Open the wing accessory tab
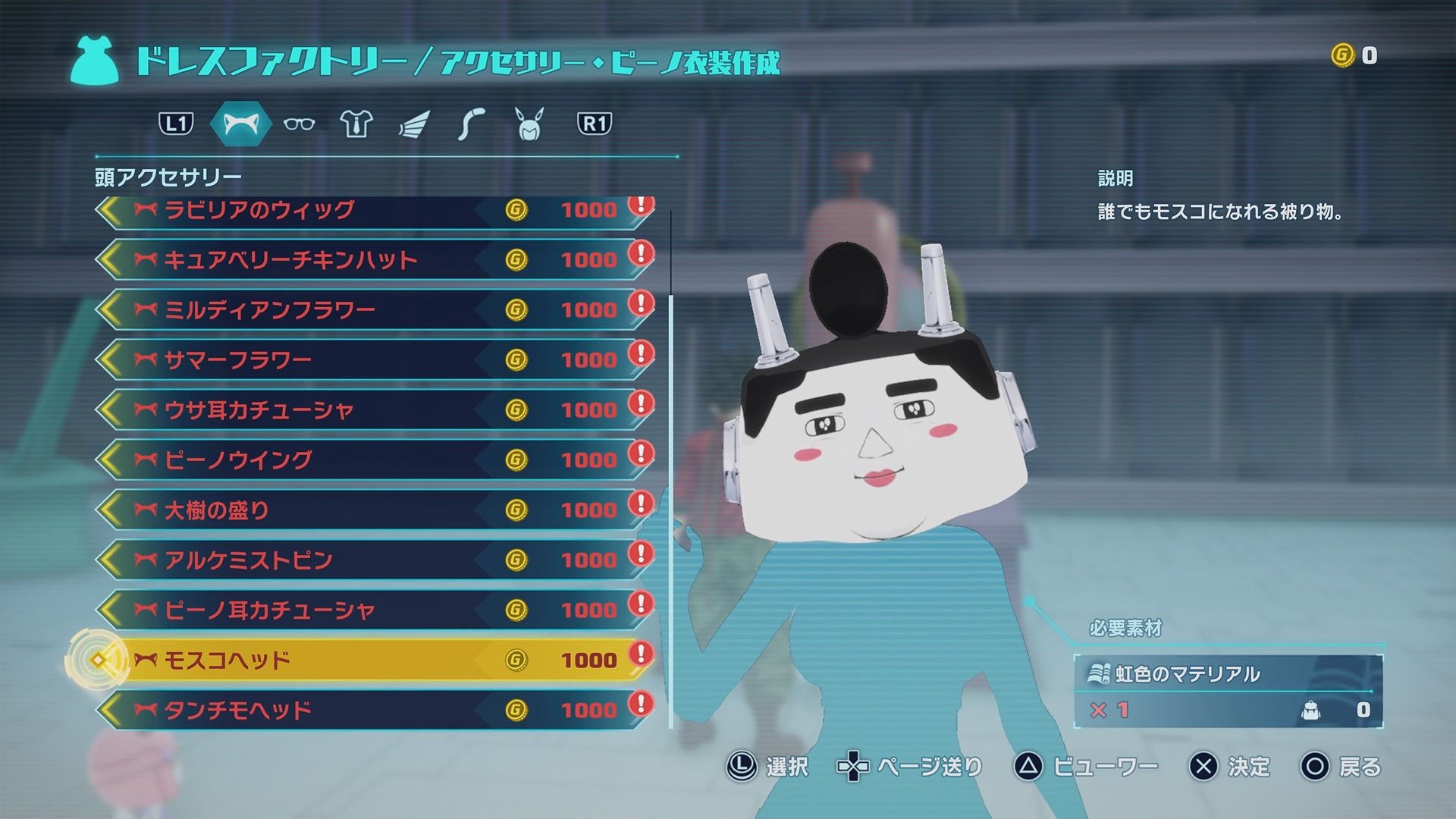This screenshot has width=1456, height=819. tap(414, 124)
